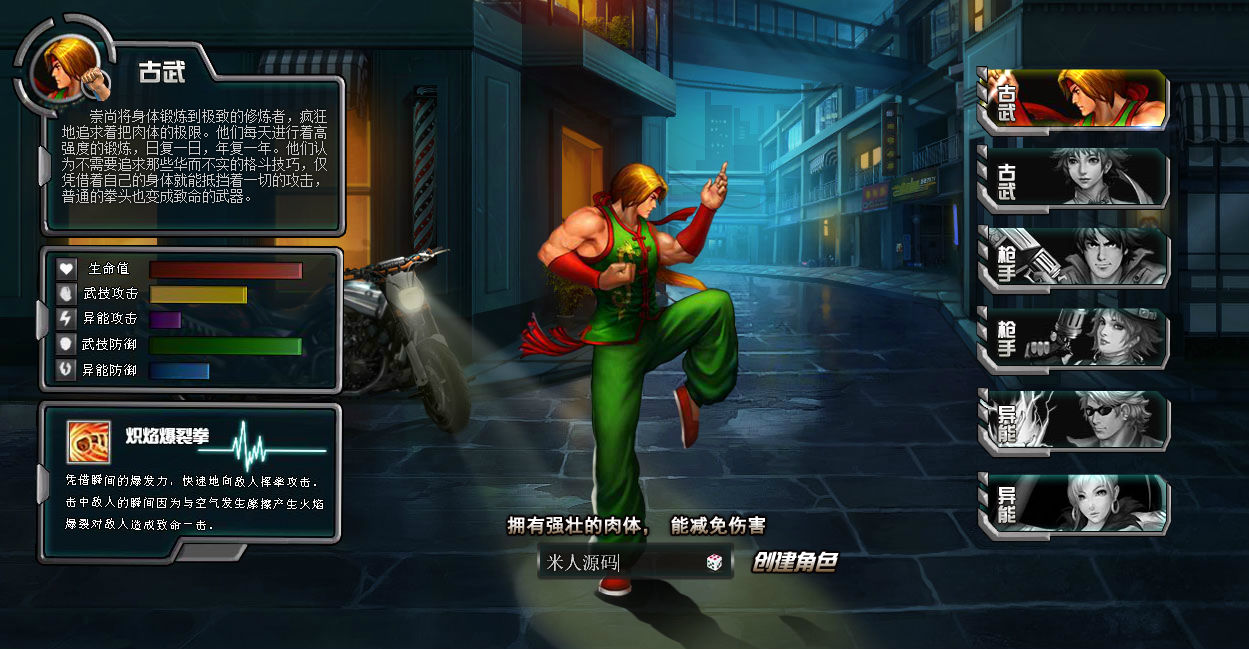The image size is (1249, 649).
Task: Click the 炽焰爆裂拳 skill icon
Action: (x=89, y=440)
